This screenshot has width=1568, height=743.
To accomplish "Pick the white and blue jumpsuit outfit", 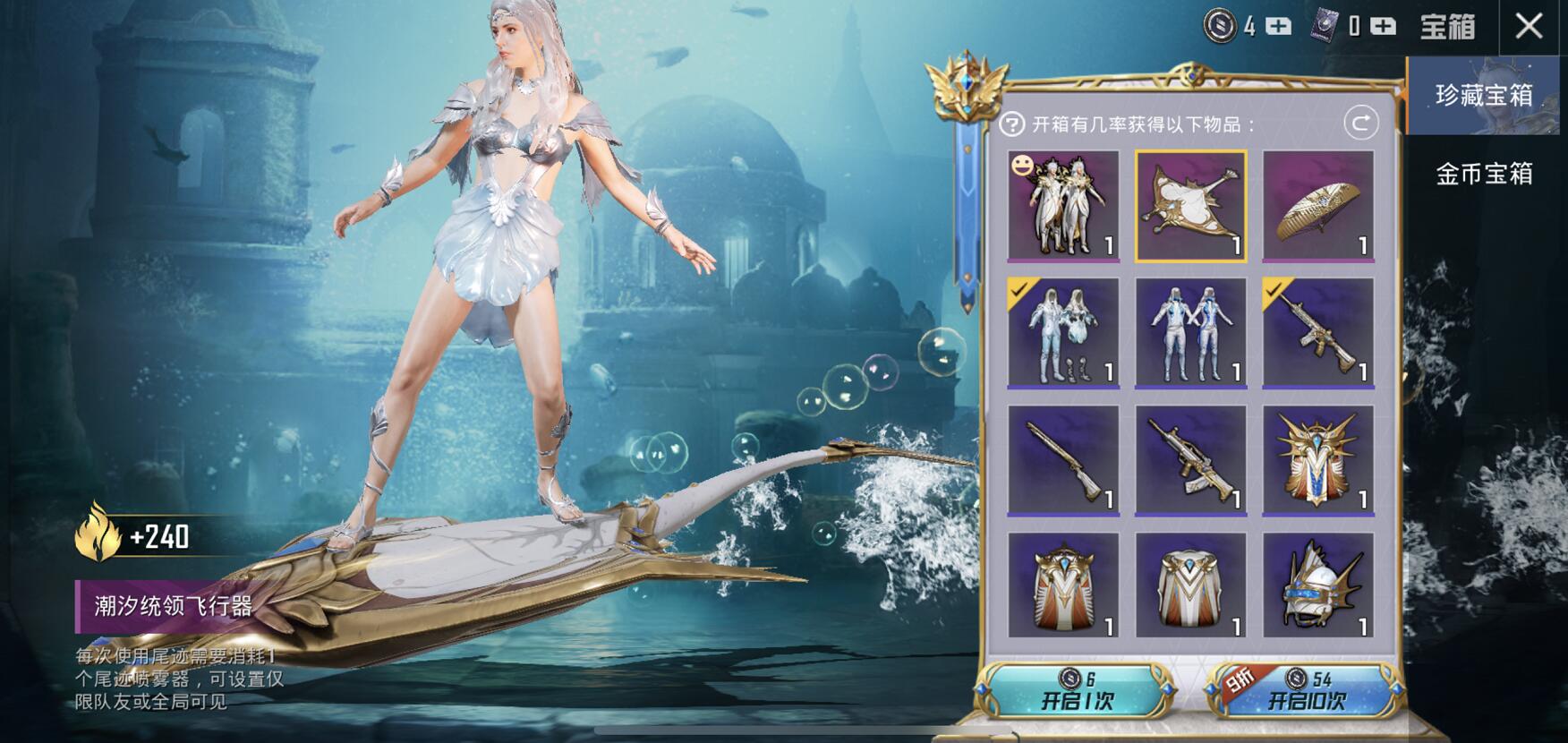I will 1190,333.
